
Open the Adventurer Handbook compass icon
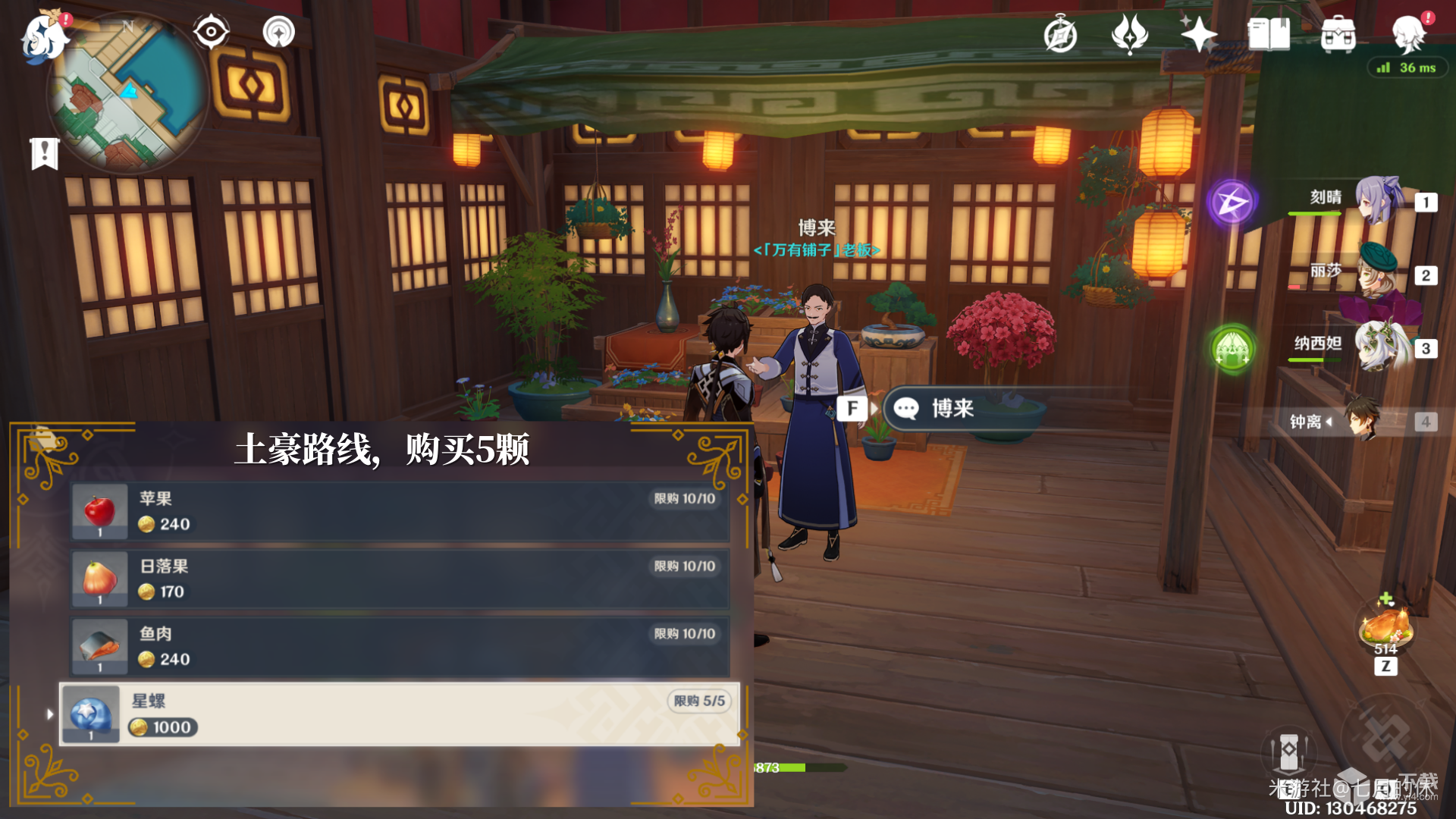click(1059, 34)
